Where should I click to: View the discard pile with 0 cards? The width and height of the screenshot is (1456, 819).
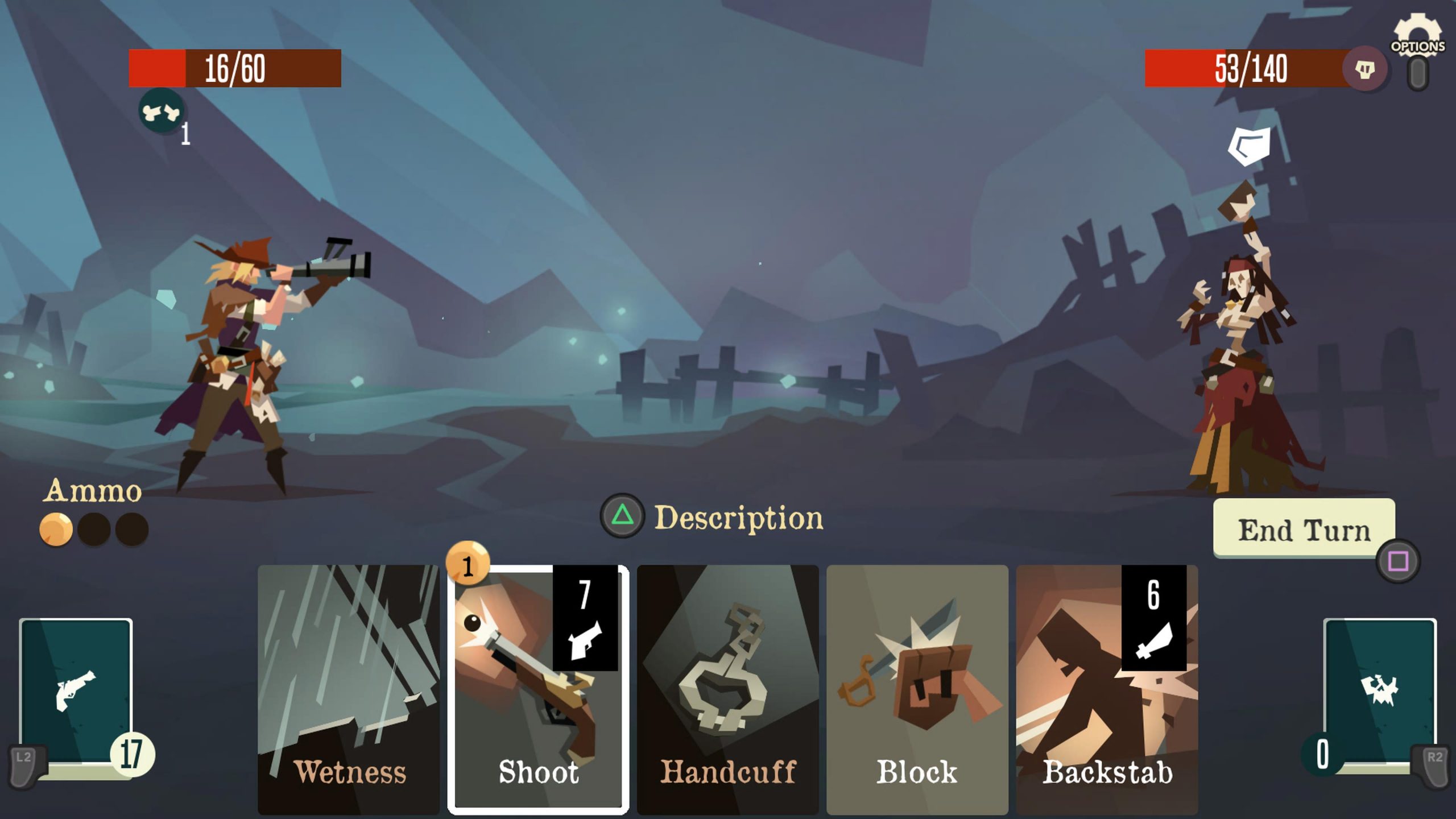[x=1380, y=693]
